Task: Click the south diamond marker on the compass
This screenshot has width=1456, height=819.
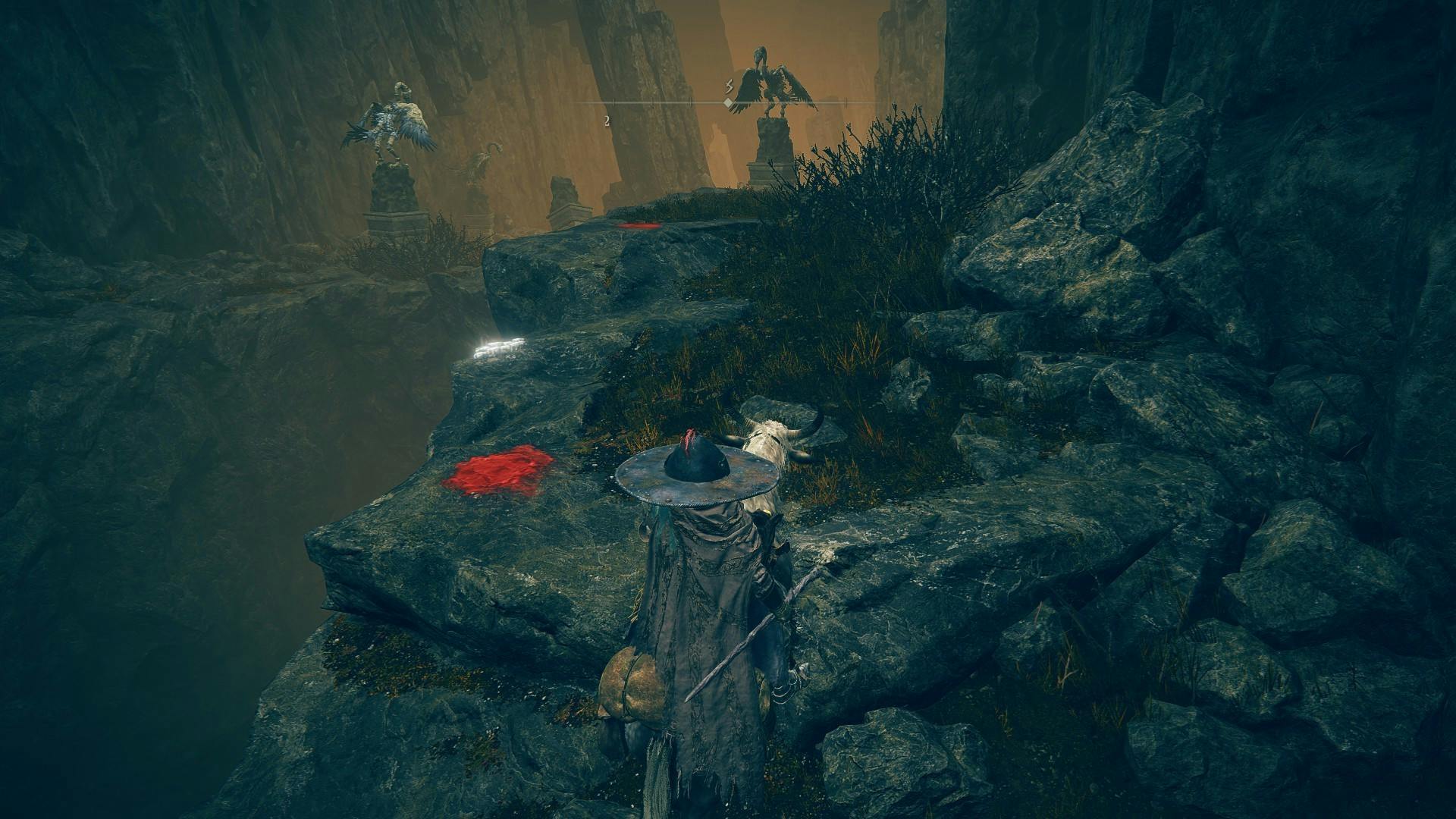Action: coord(728,102)
